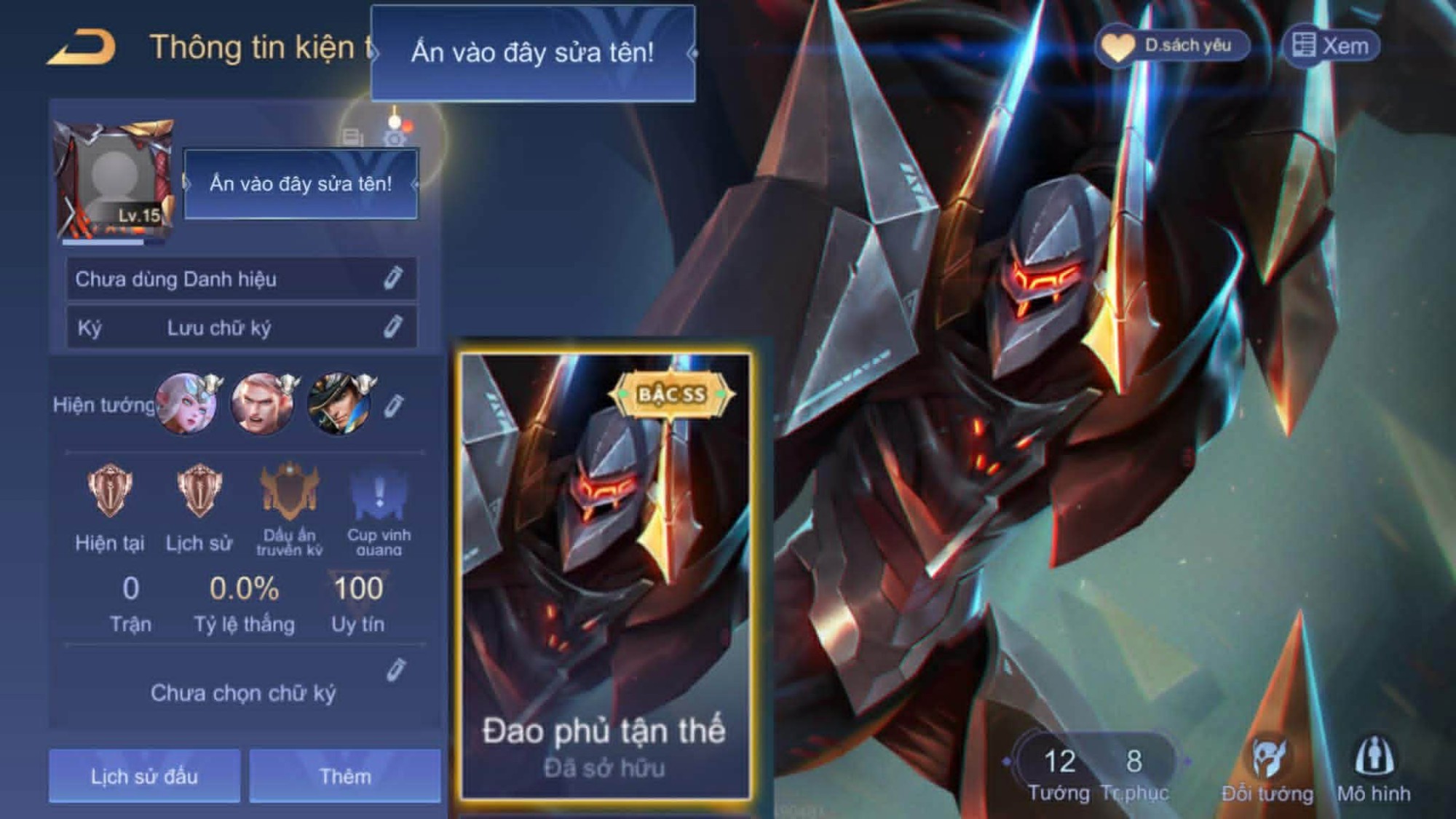Screen dimensions: 1456x819
Task: Open the Thêm menu
Action: 345,776
